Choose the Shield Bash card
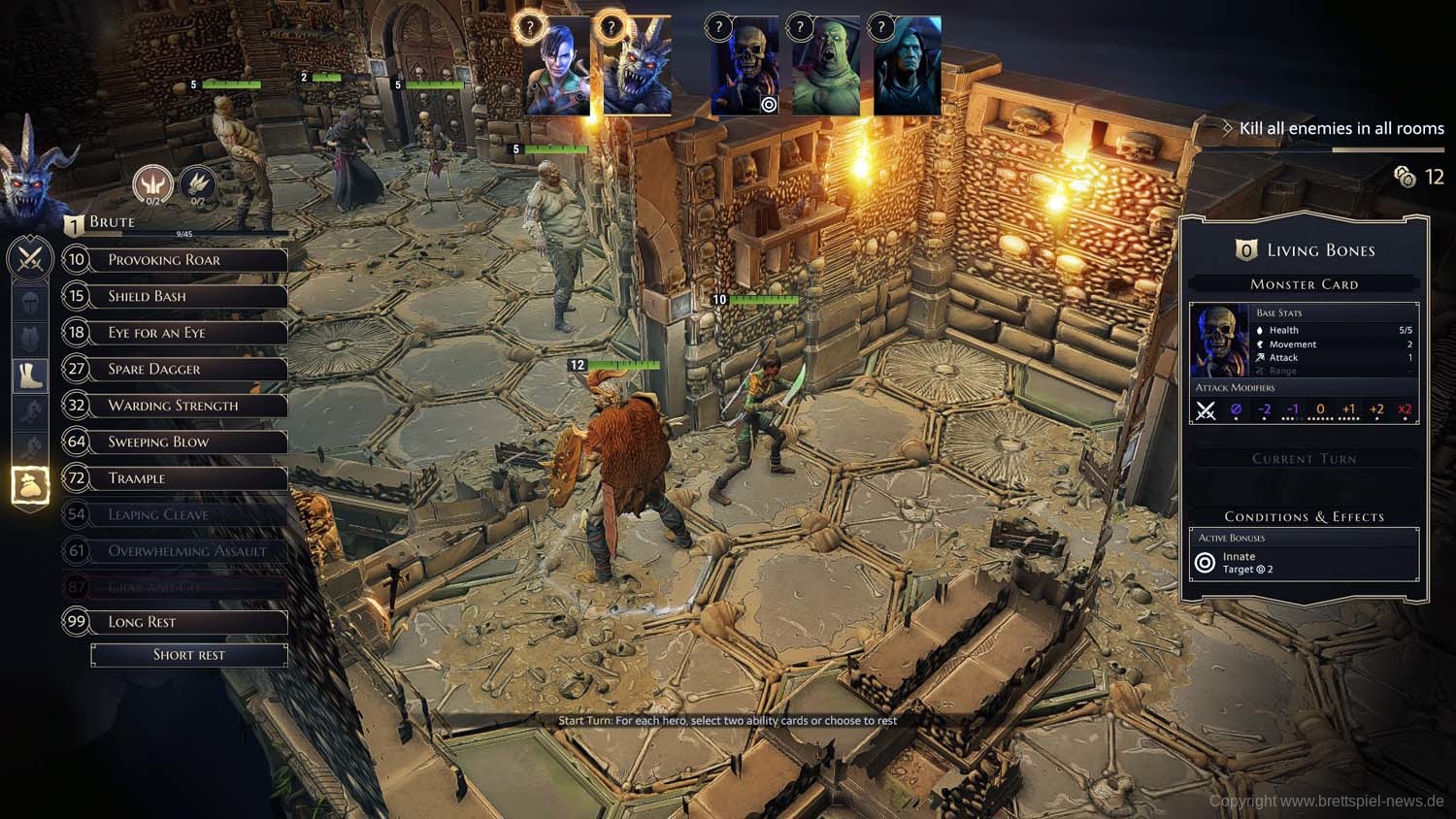 (x=175, y=296)
